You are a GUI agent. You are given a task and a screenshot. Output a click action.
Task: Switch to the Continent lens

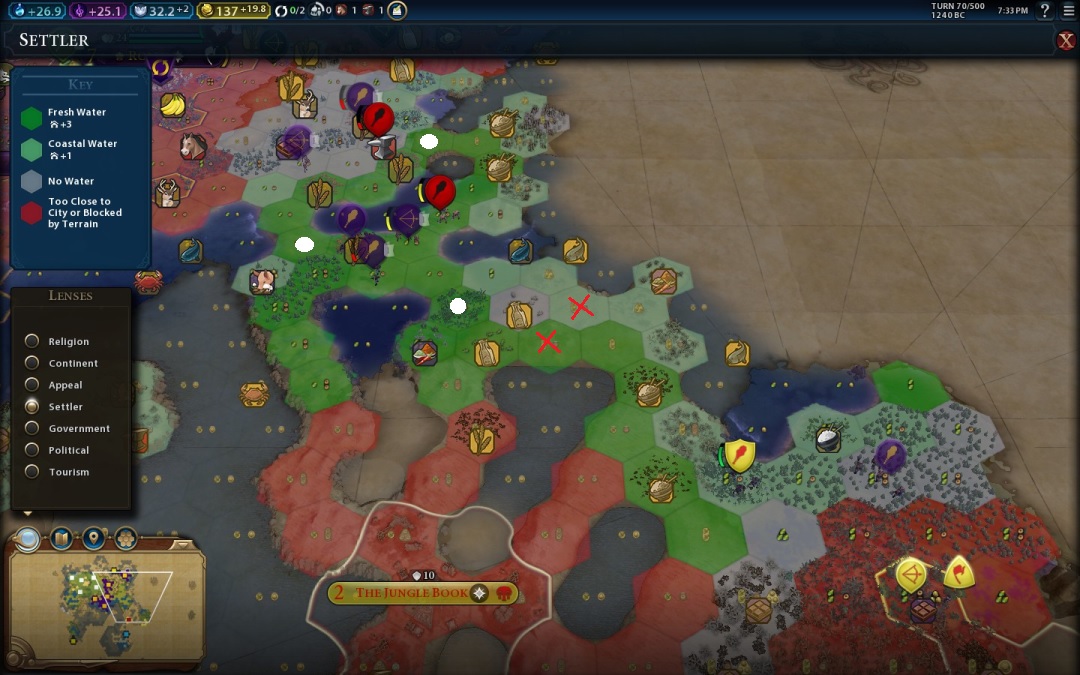pos(33,363)
